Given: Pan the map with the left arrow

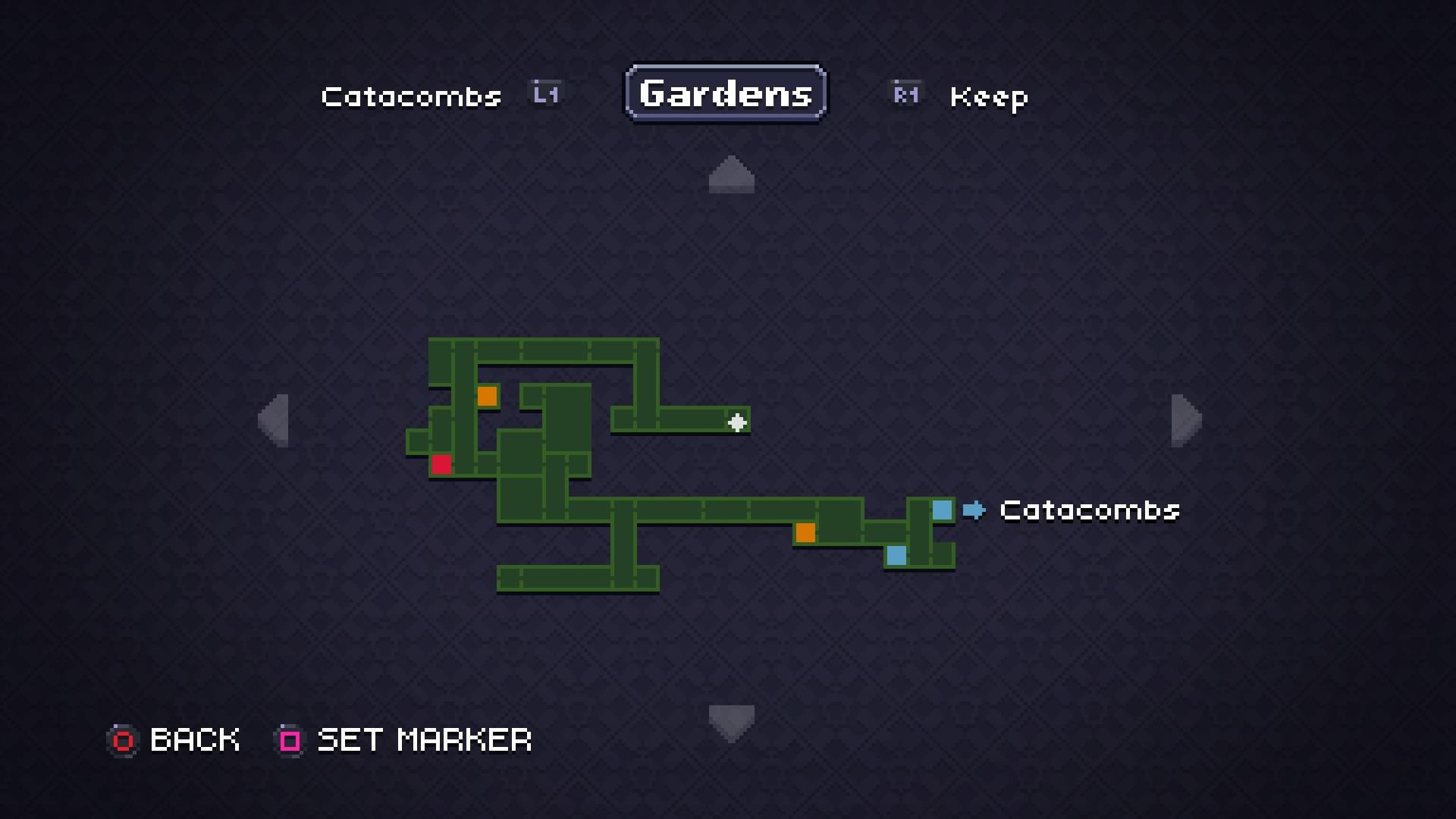Looking at the screenshot, I should click(x=274, y=420).
